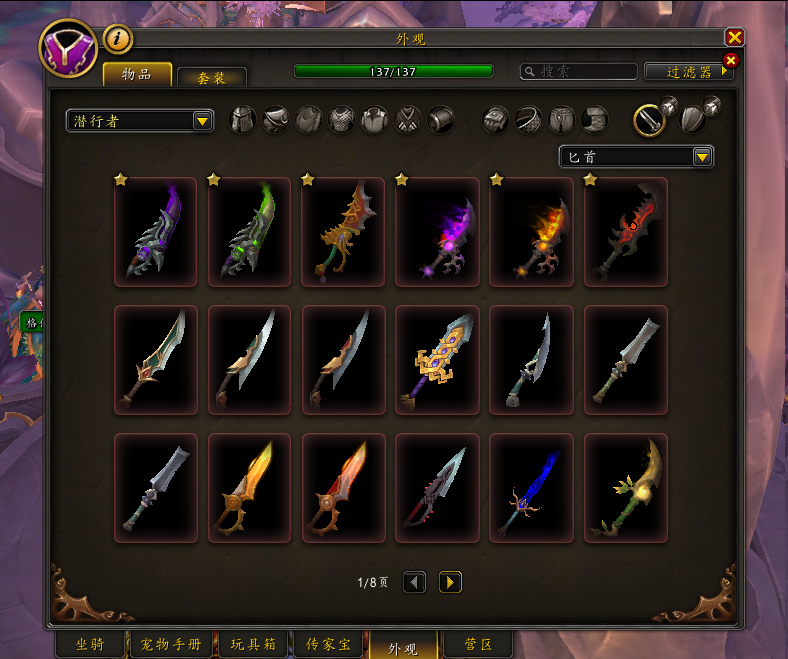Viewport: 788px width, 659px height.
Task: Open the 匕首 weapon type dropdown
Action: coord(636,157)
